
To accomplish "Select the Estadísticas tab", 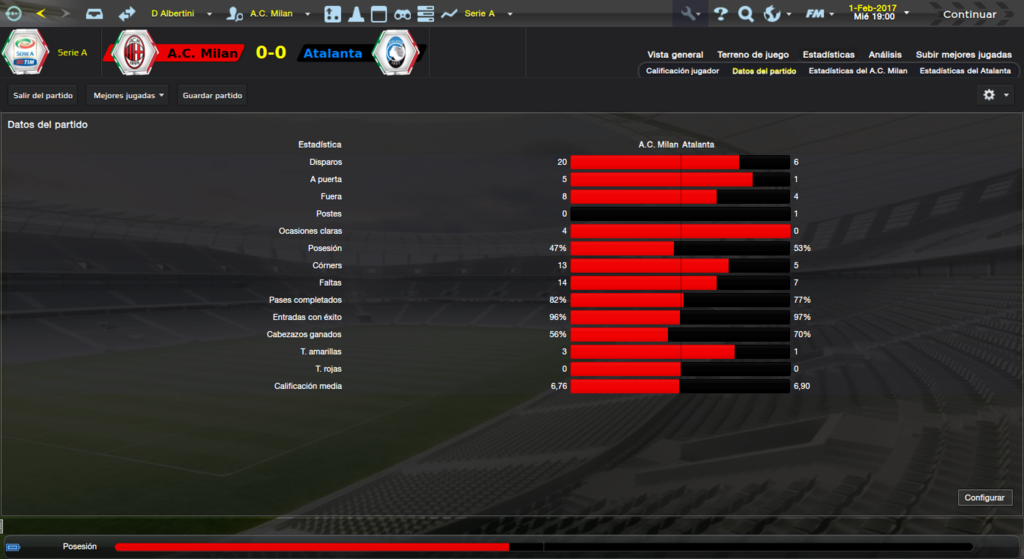I will 828,55.
